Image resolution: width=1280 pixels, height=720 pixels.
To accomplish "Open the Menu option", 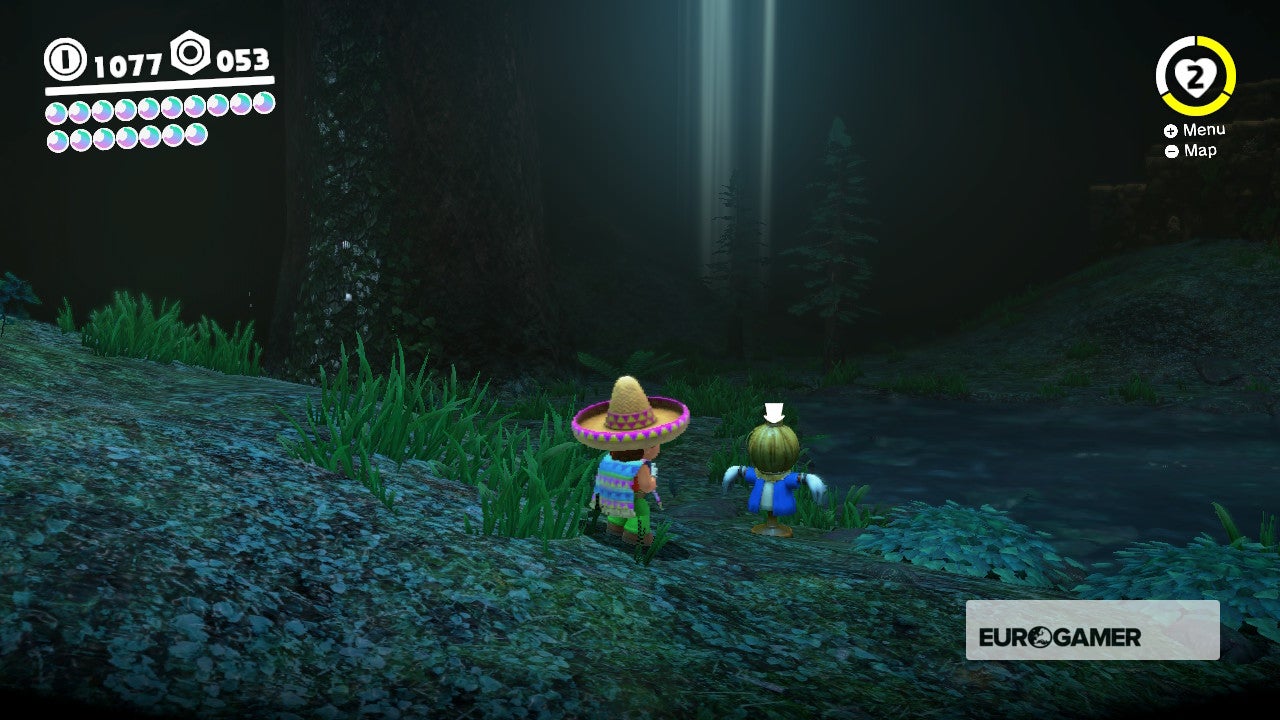I will pos(1197,129).
